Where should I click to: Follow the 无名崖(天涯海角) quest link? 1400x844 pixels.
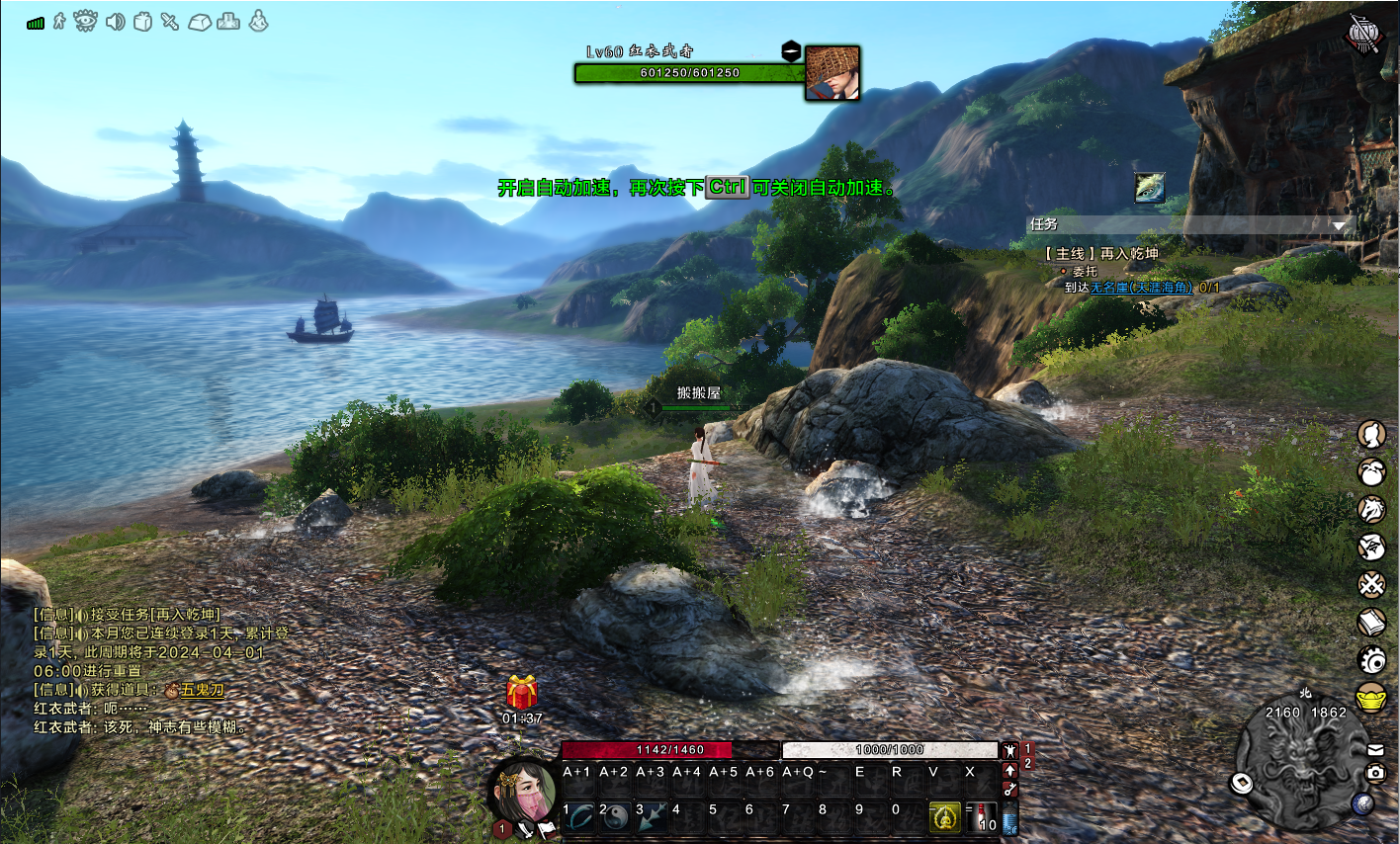(1141, 287)
